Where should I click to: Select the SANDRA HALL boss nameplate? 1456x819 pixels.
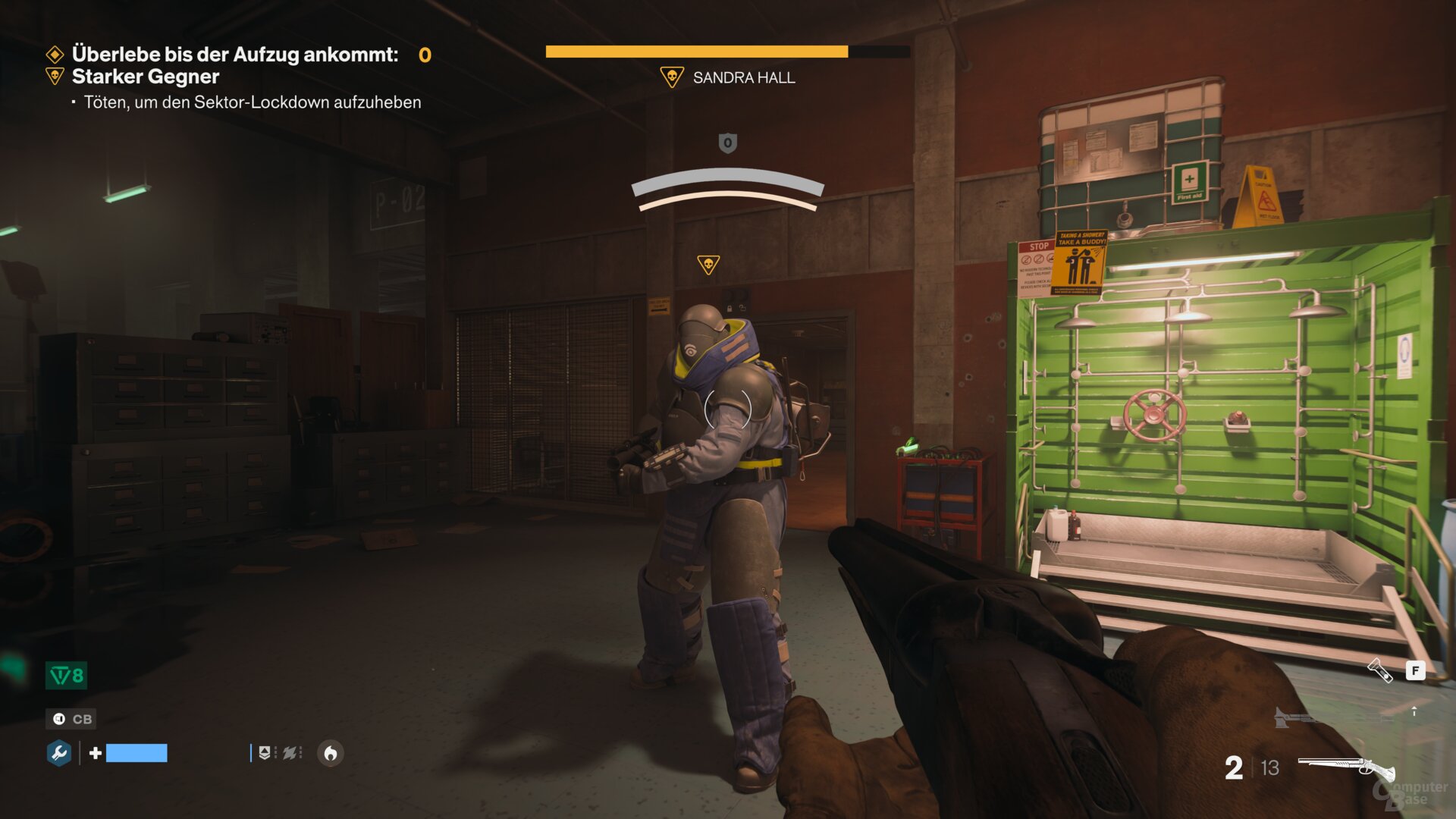pyautogui.click(x=743, y=77)
